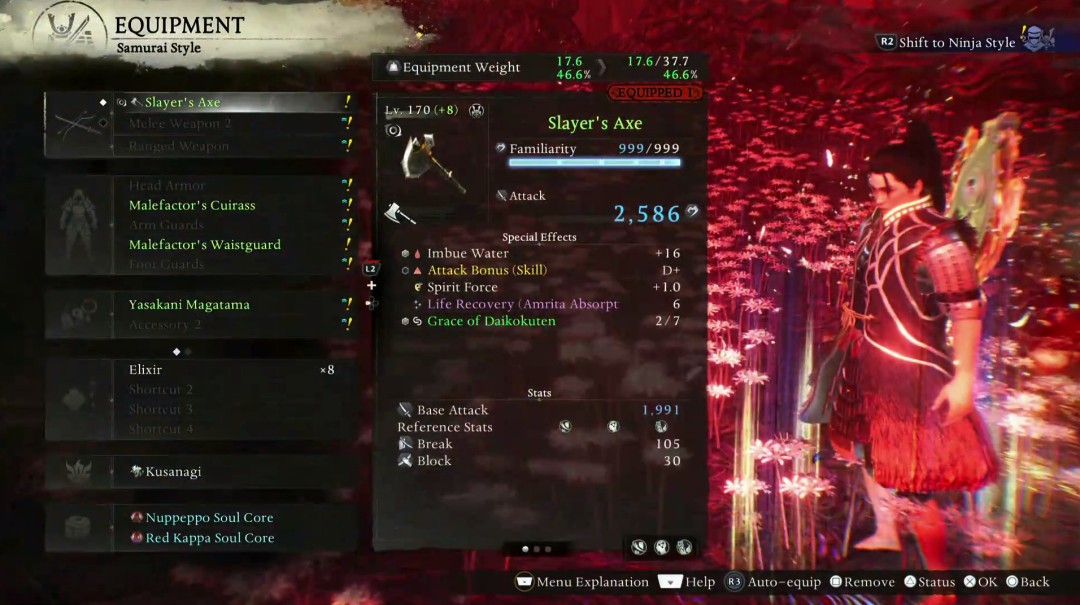1080x605 pixels.
Task: Choose the Melee Weapon 2 slot
Action: click(180, 124)
